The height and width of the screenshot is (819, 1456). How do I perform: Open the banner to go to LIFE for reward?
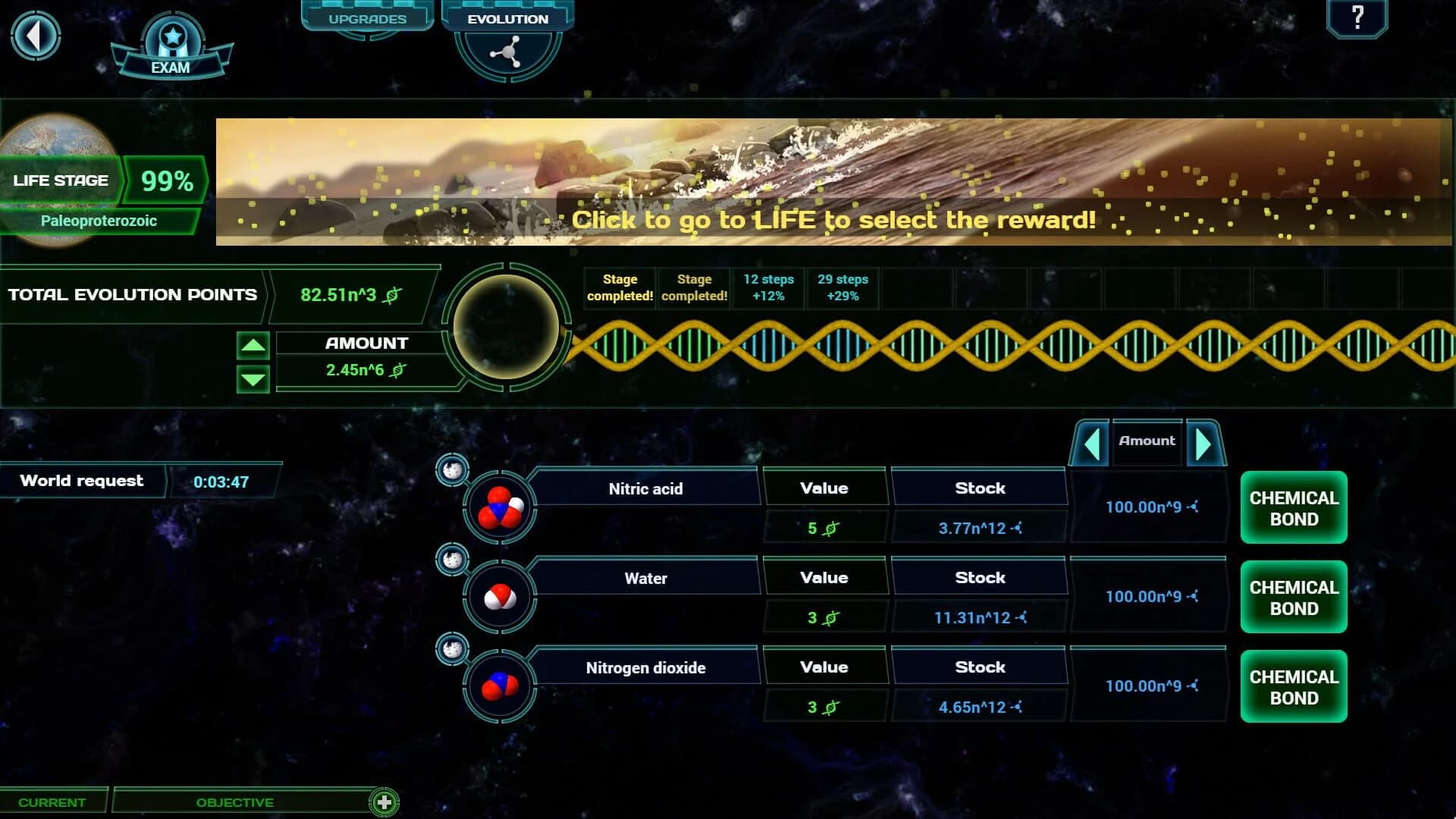[x=834, y=220]
